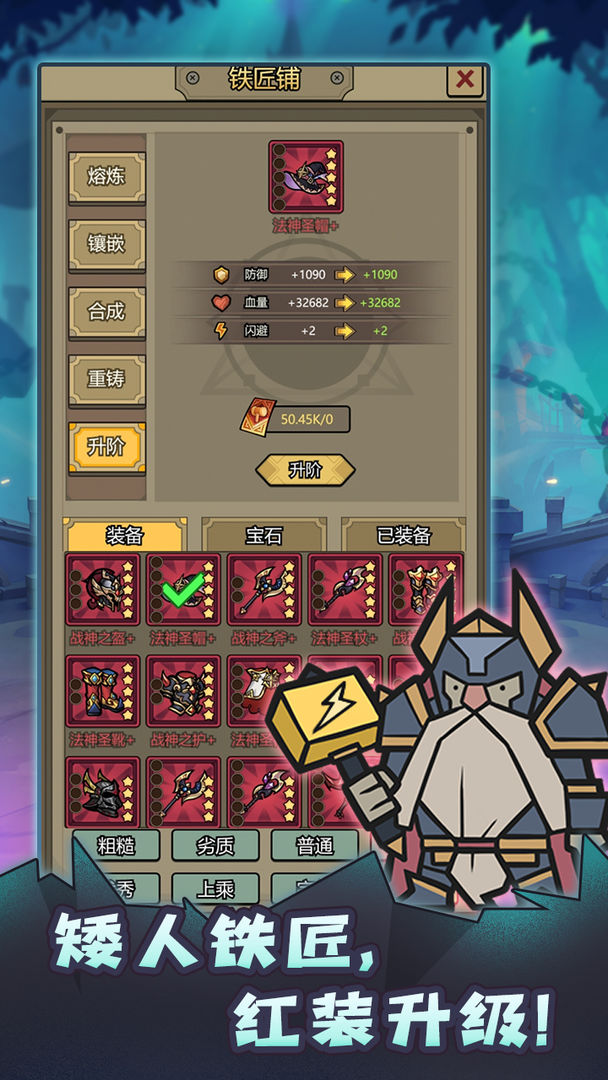Choose the 法神圣杖+ staff slot

(x=345, y=590)
